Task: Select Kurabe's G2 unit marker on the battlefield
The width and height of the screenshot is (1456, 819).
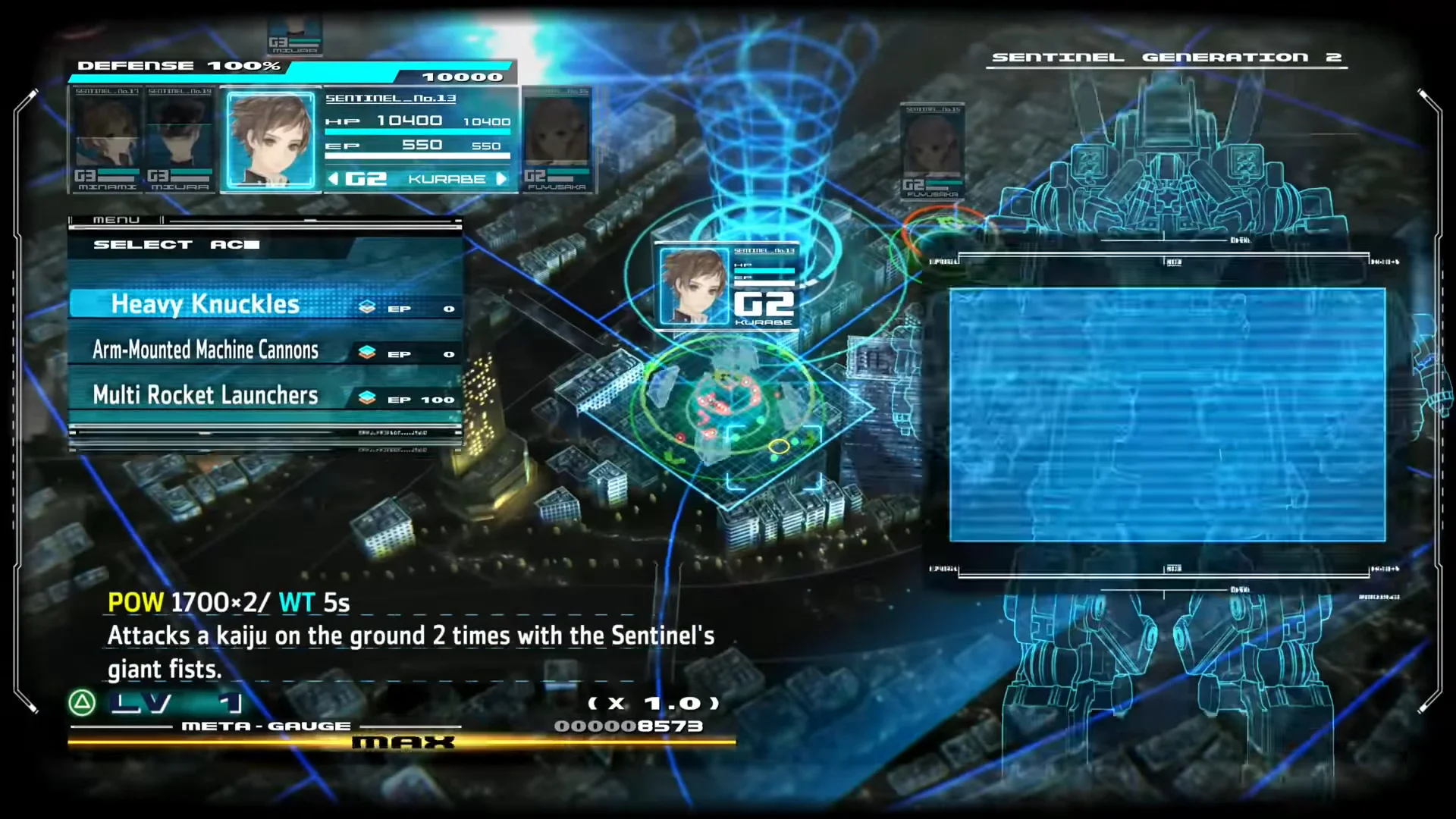Action: 726,287
